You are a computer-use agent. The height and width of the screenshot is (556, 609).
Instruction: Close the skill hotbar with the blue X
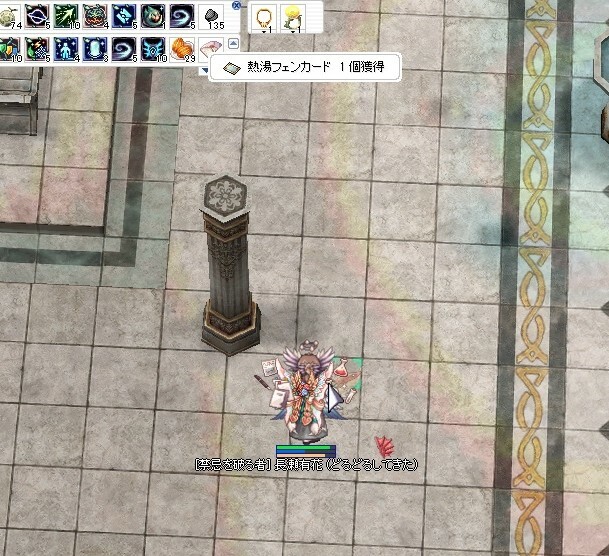[235, 5]
